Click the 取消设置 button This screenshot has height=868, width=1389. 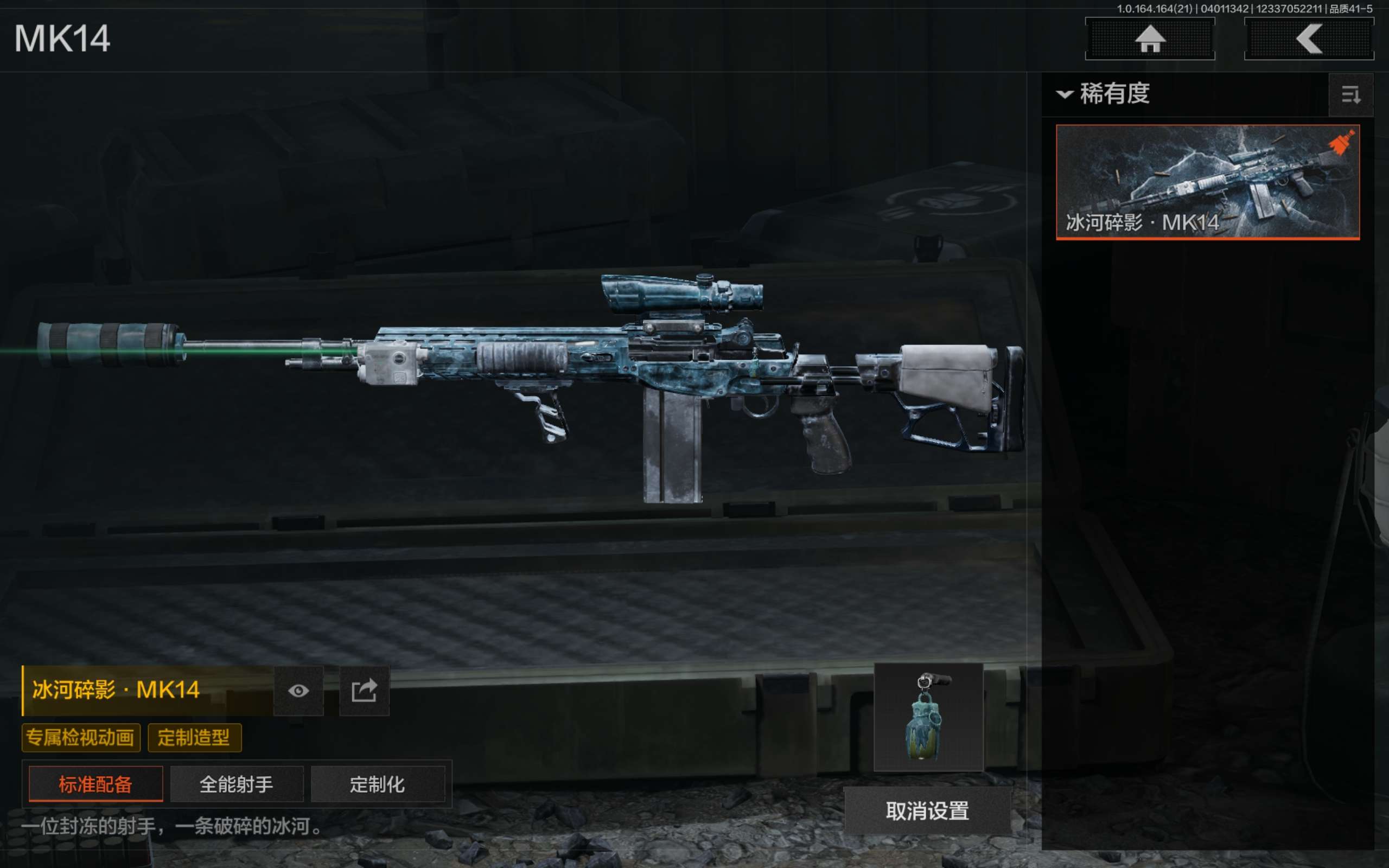(x=927, y=810)
